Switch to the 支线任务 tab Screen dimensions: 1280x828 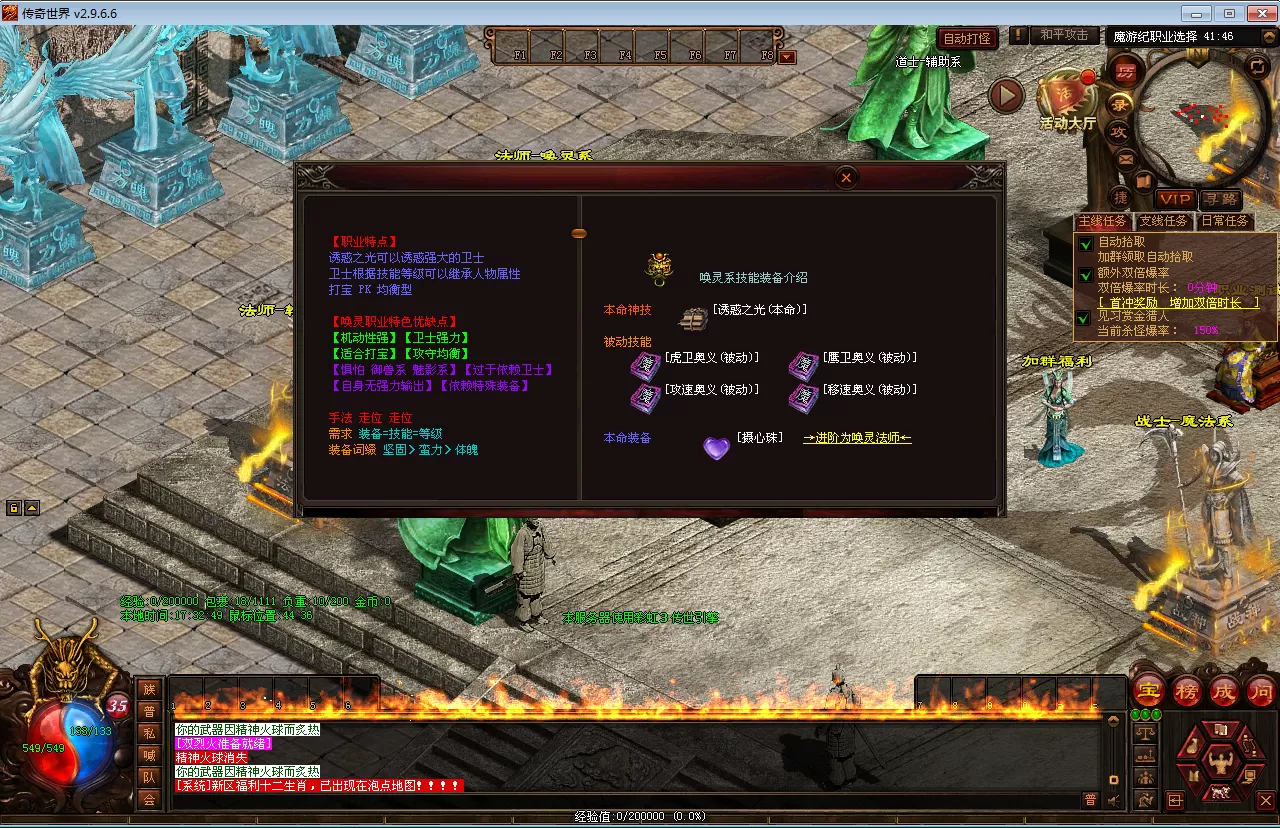coord(1164,221)
